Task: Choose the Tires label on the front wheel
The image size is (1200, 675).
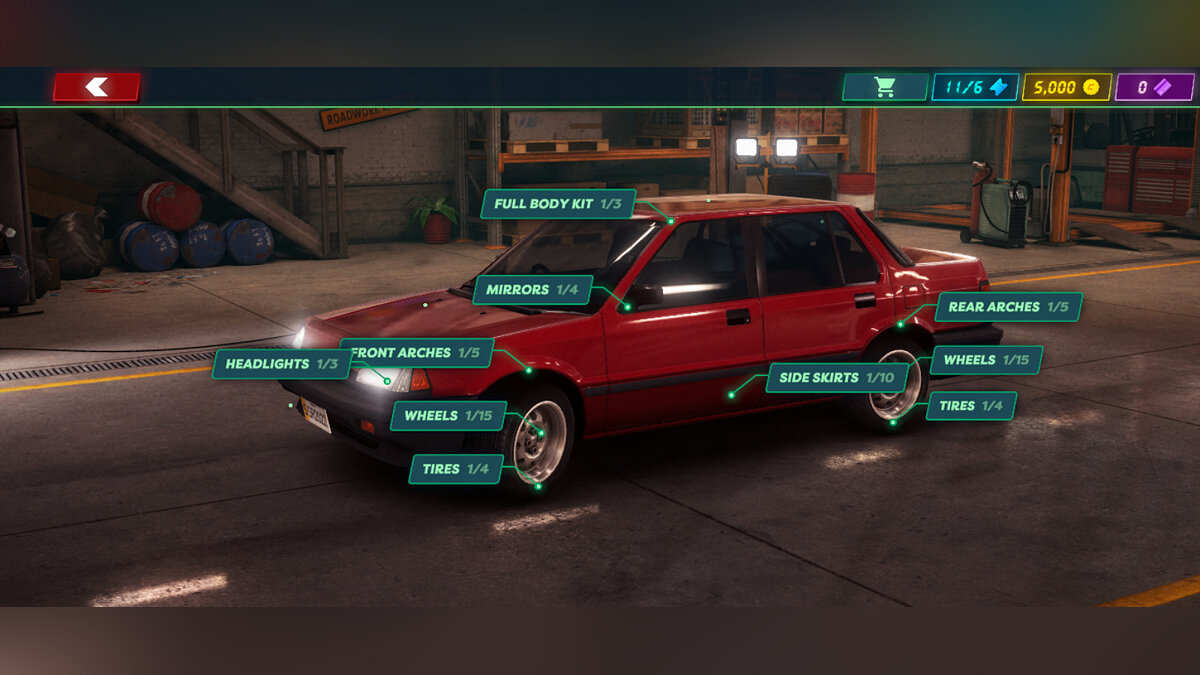Action: (455, 469)
